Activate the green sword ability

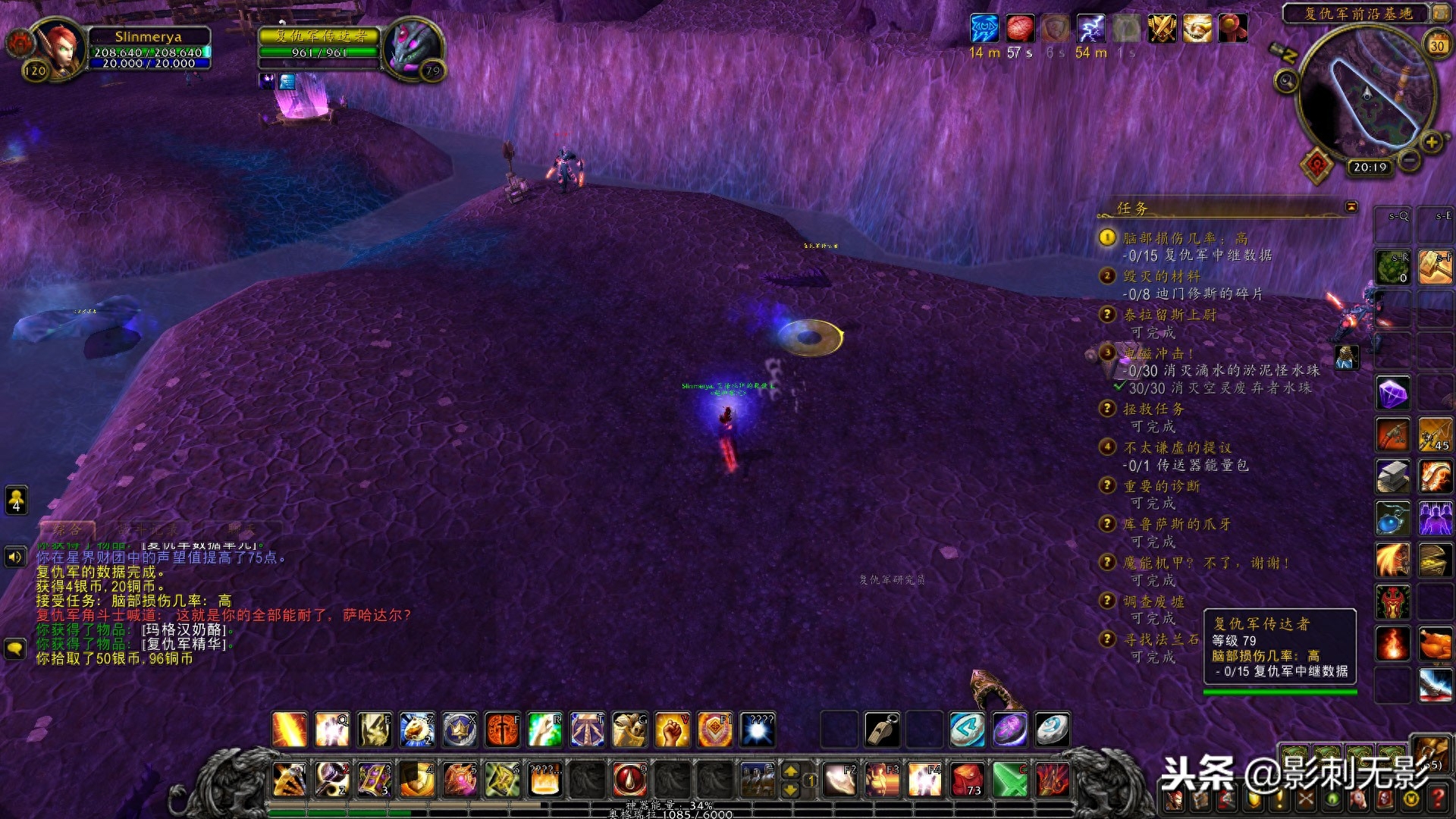point(1009,779)
